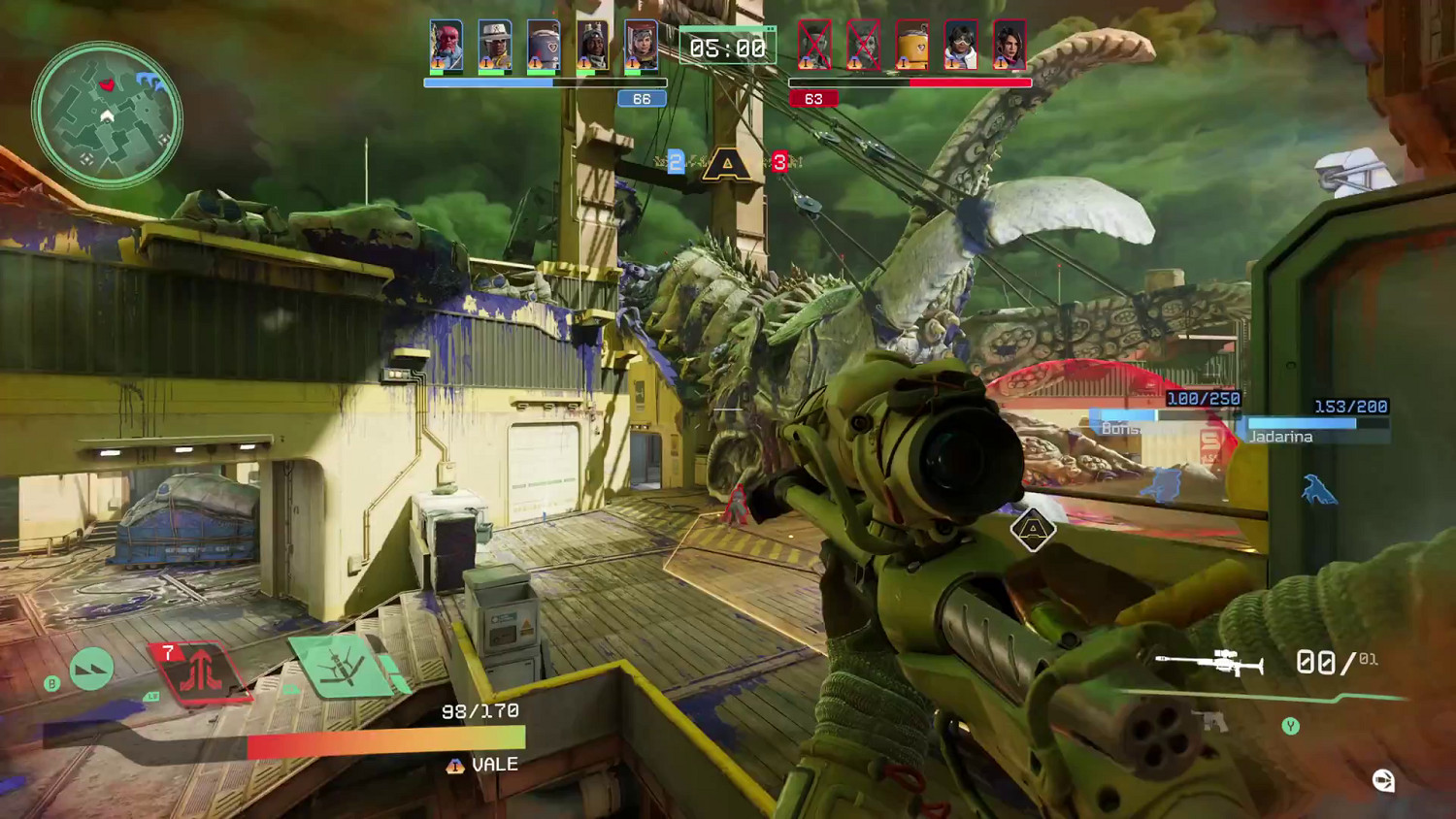
Task: Click the white bullet ping icon
Action: tap(1383, 780)
